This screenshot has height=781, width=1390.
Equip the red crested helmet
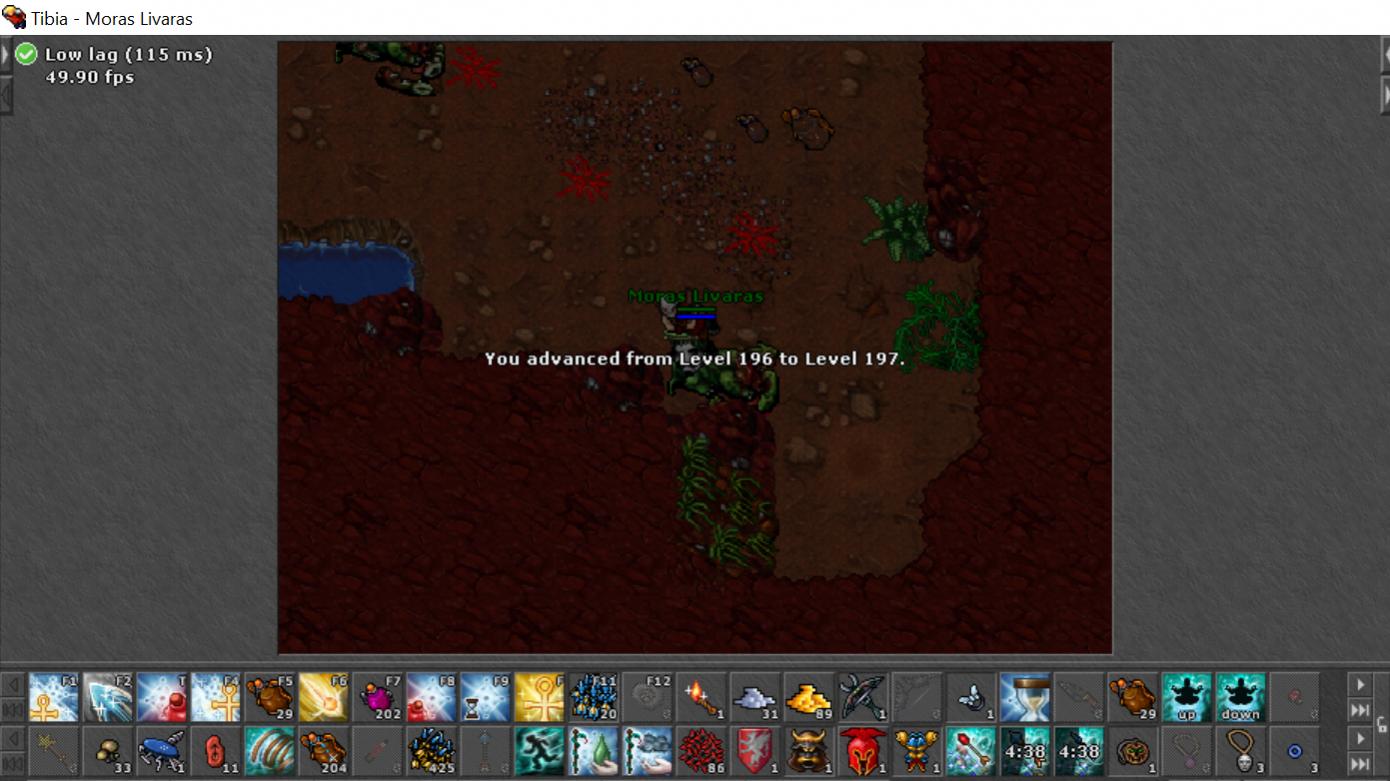(x=864, y=751)
